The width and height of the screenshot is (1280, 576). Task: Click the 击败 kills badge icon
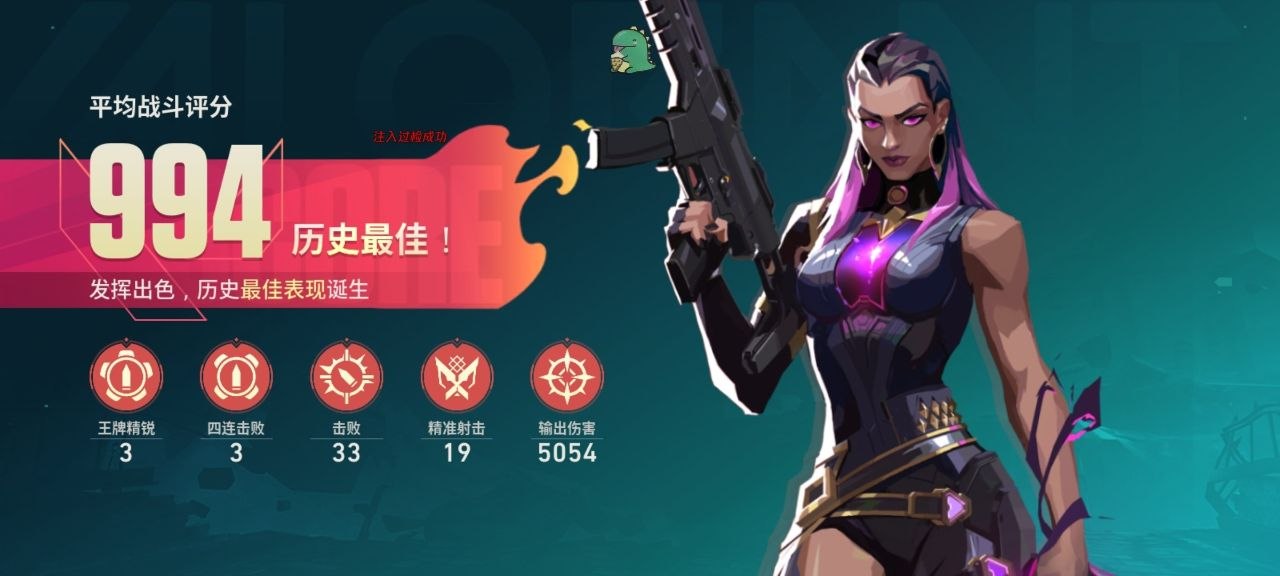point(346,377)
